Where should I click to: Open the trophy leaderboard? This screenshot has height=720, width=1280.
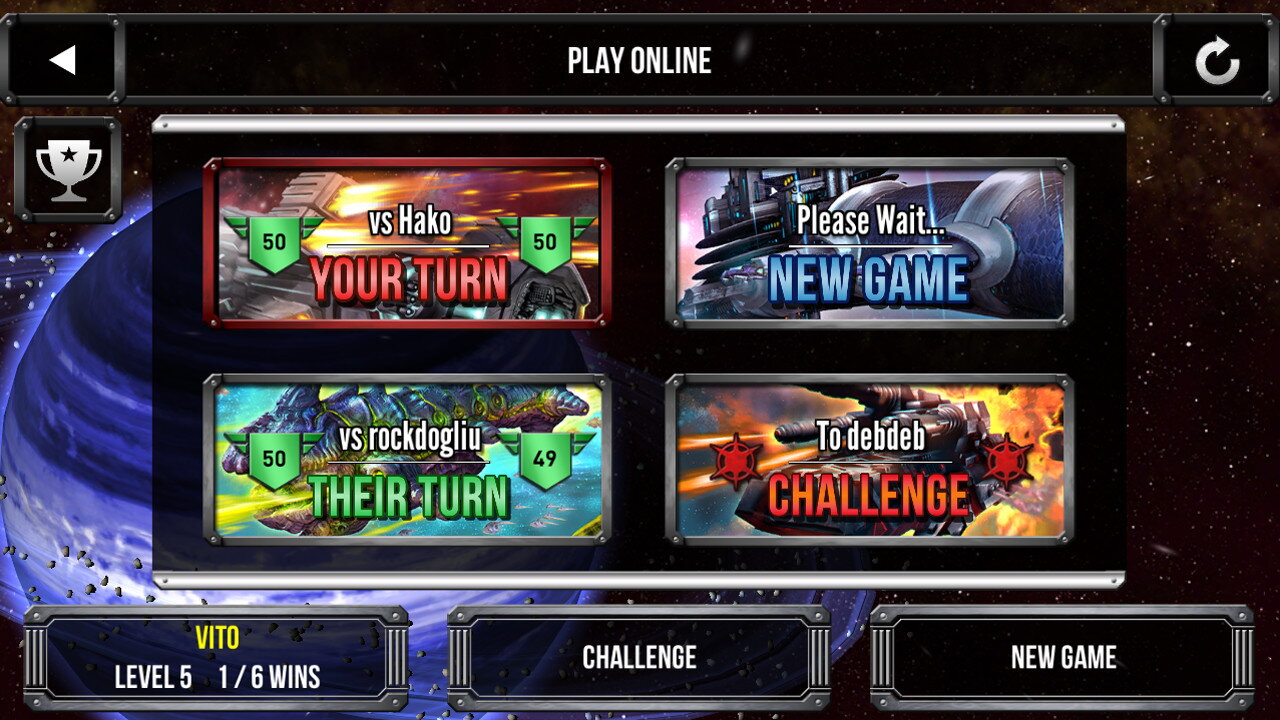coord(68,168)
